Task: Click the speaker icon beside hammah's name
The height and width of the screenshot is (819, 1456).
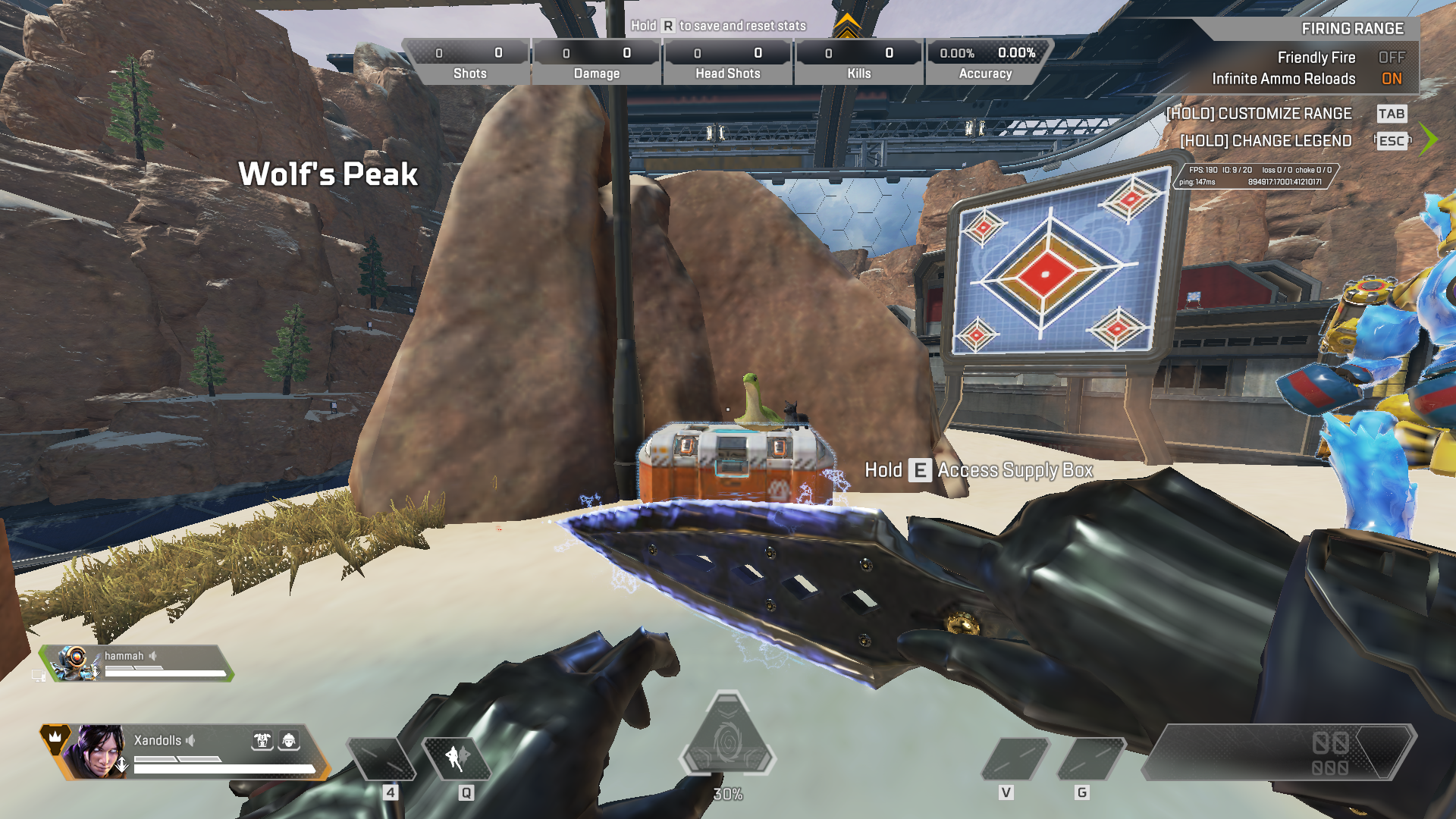Action: [x=153, y=656]
